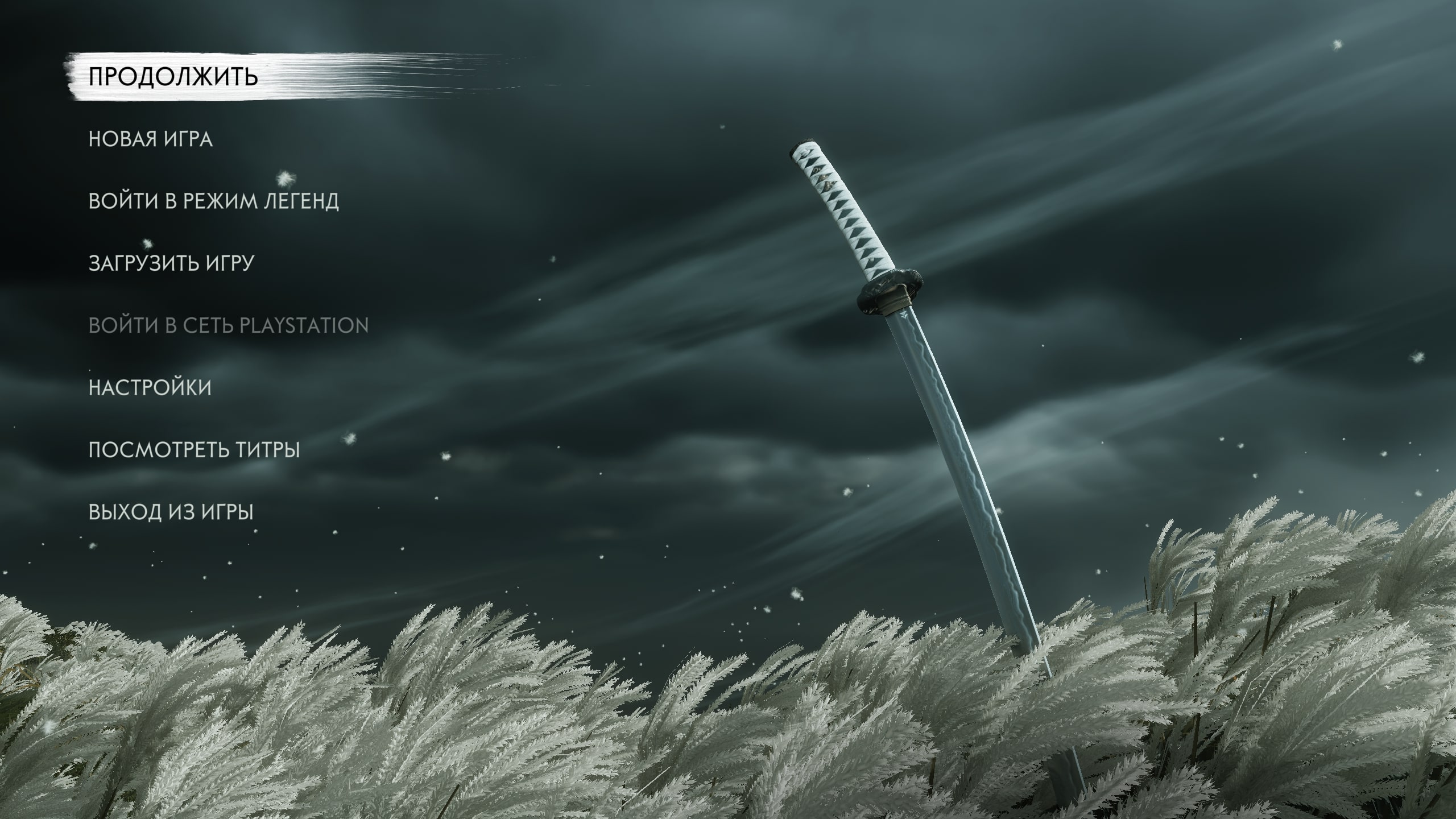
Task: Open ВОЙТИ В РЕЖИМ ЛЕГЕНД mode
Action: tap(214, 201)
